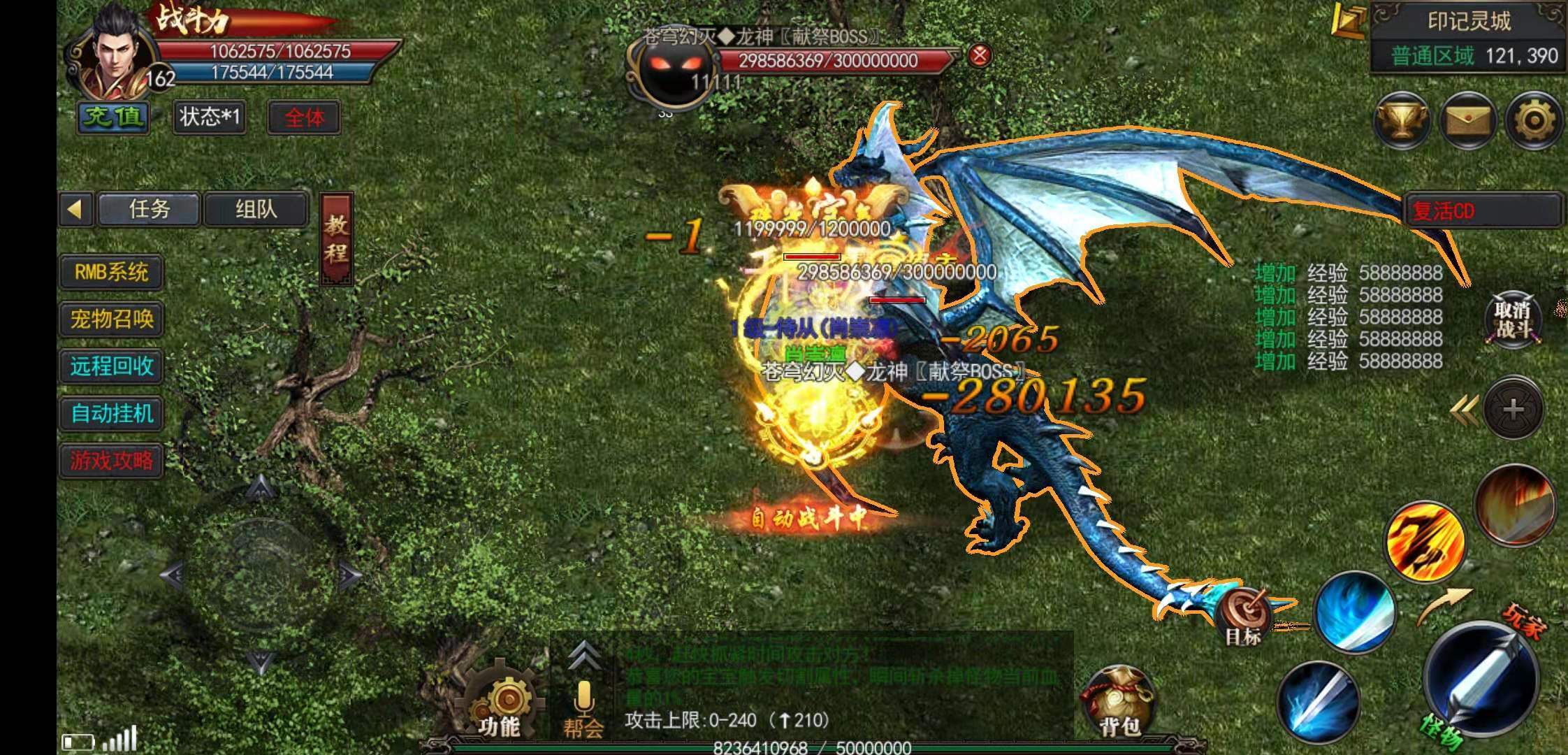1568x755 pixels.
Task: Switch to the 组队 team tab
Action: pyautogui.click(x=256, y=209)
